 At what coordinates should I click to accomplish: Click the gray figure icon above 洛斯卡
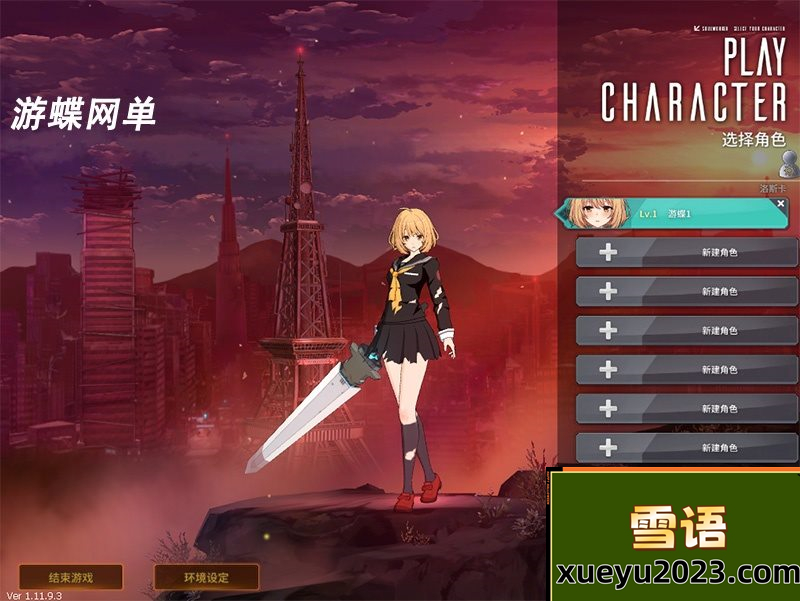point(789,164)
